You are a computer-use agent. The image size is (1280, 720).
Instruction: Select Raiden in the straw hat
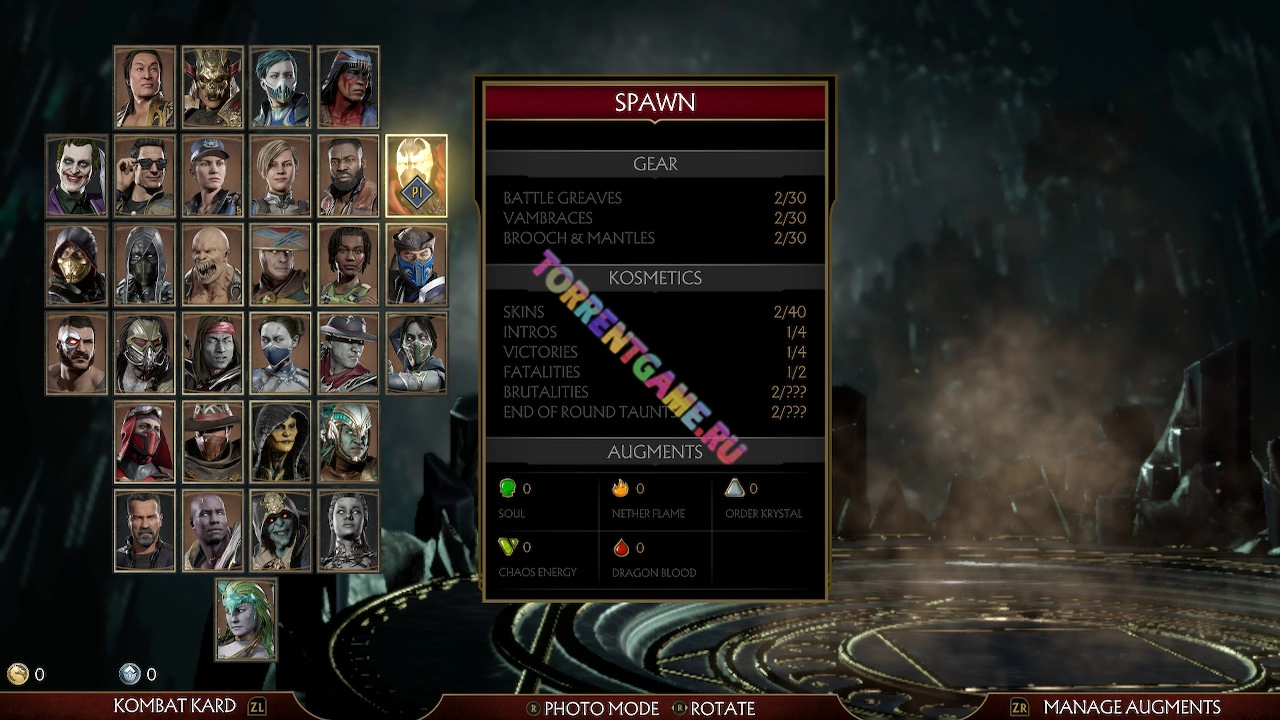(x=280, y=264)
